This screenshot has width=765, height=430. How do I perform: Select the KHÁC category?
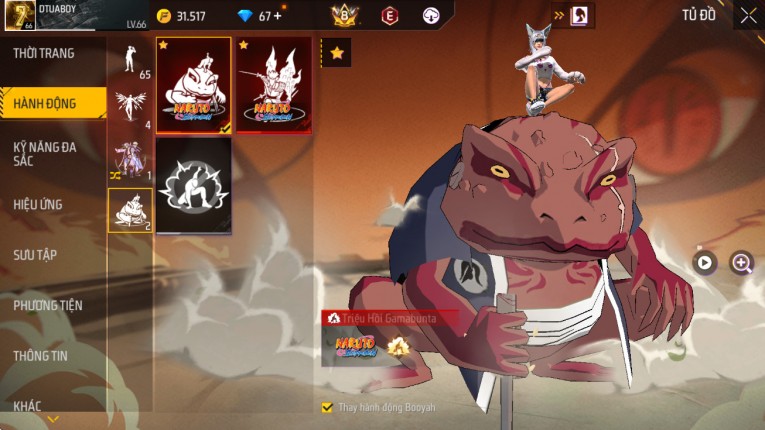[x=28, y=405]
